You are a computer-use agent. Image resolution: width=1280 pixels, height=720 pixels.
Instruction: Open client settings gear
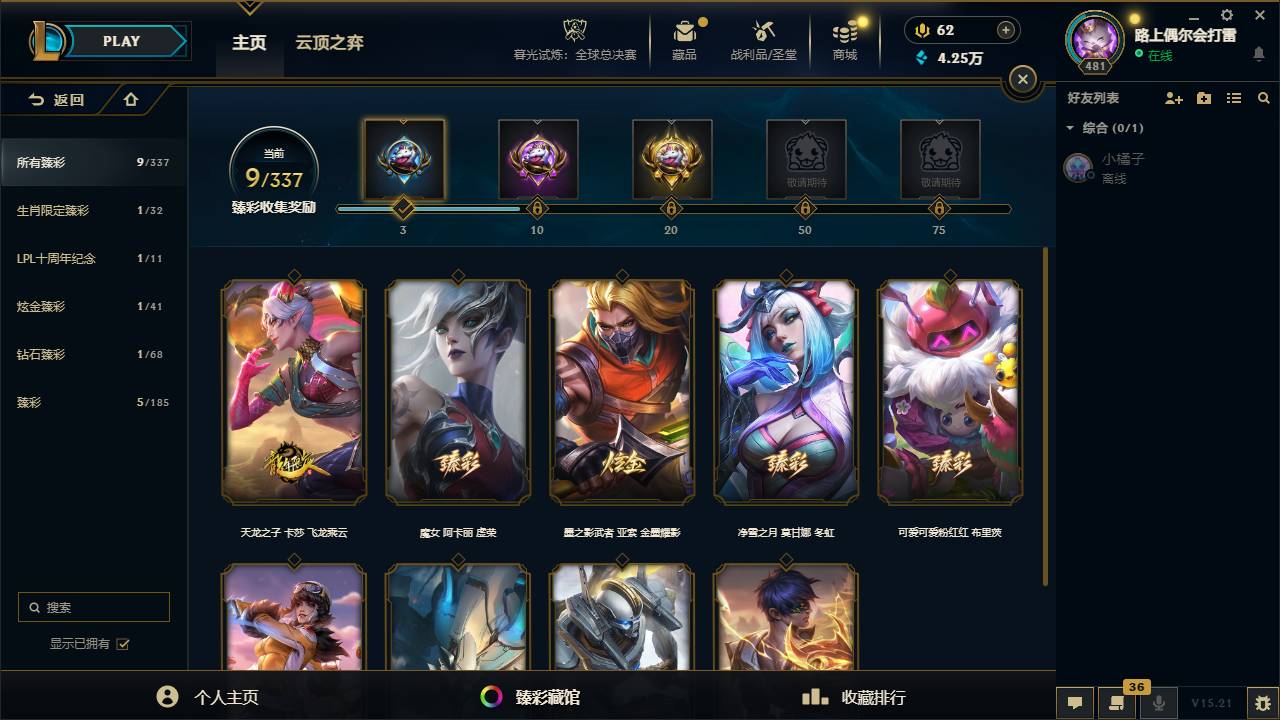click(1226, 15)
